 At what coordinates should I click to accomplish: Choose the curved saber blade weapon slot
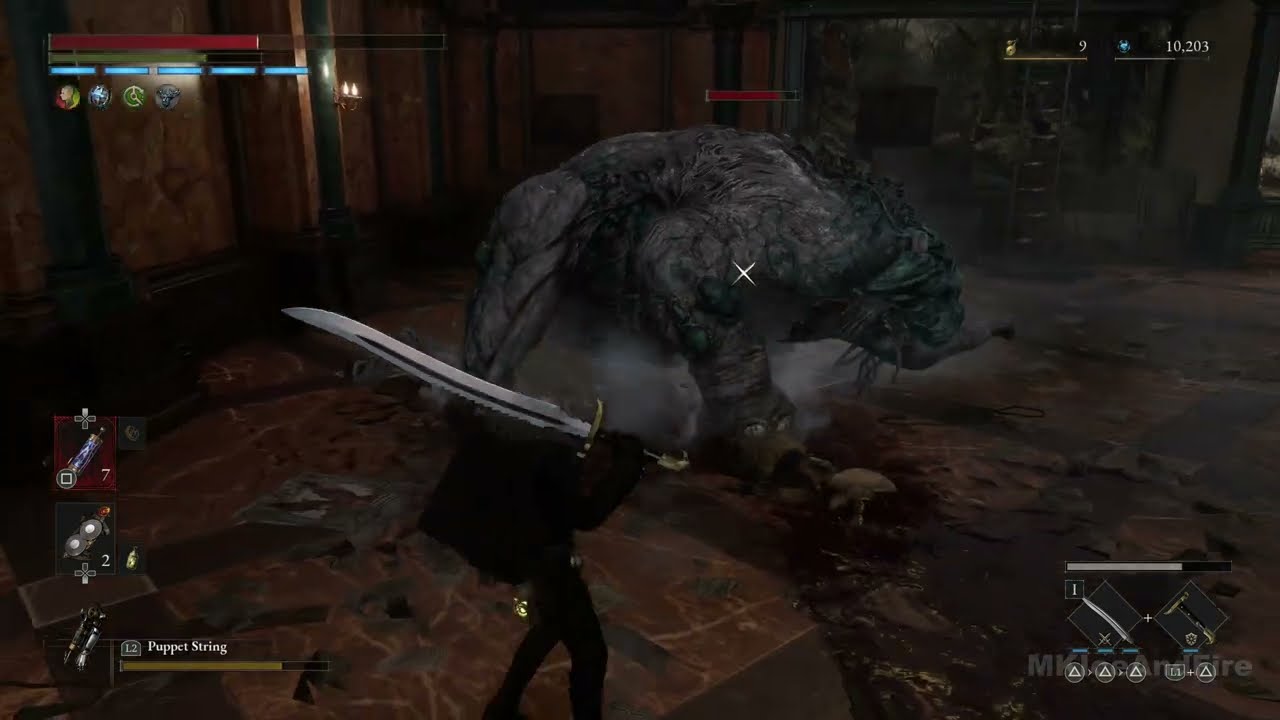1104,620
